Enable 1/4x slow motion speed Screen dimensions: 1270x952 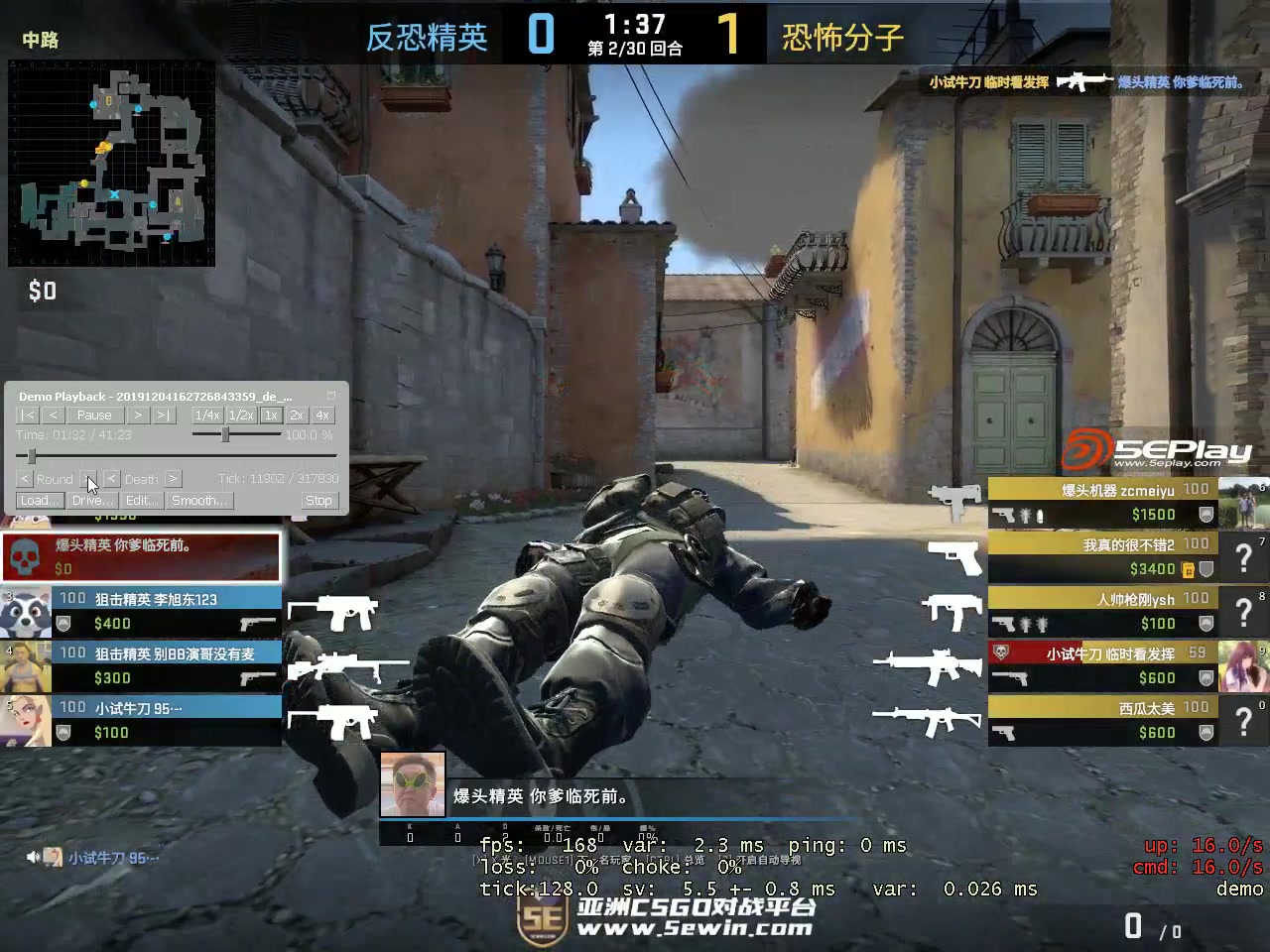click(206, 415)
